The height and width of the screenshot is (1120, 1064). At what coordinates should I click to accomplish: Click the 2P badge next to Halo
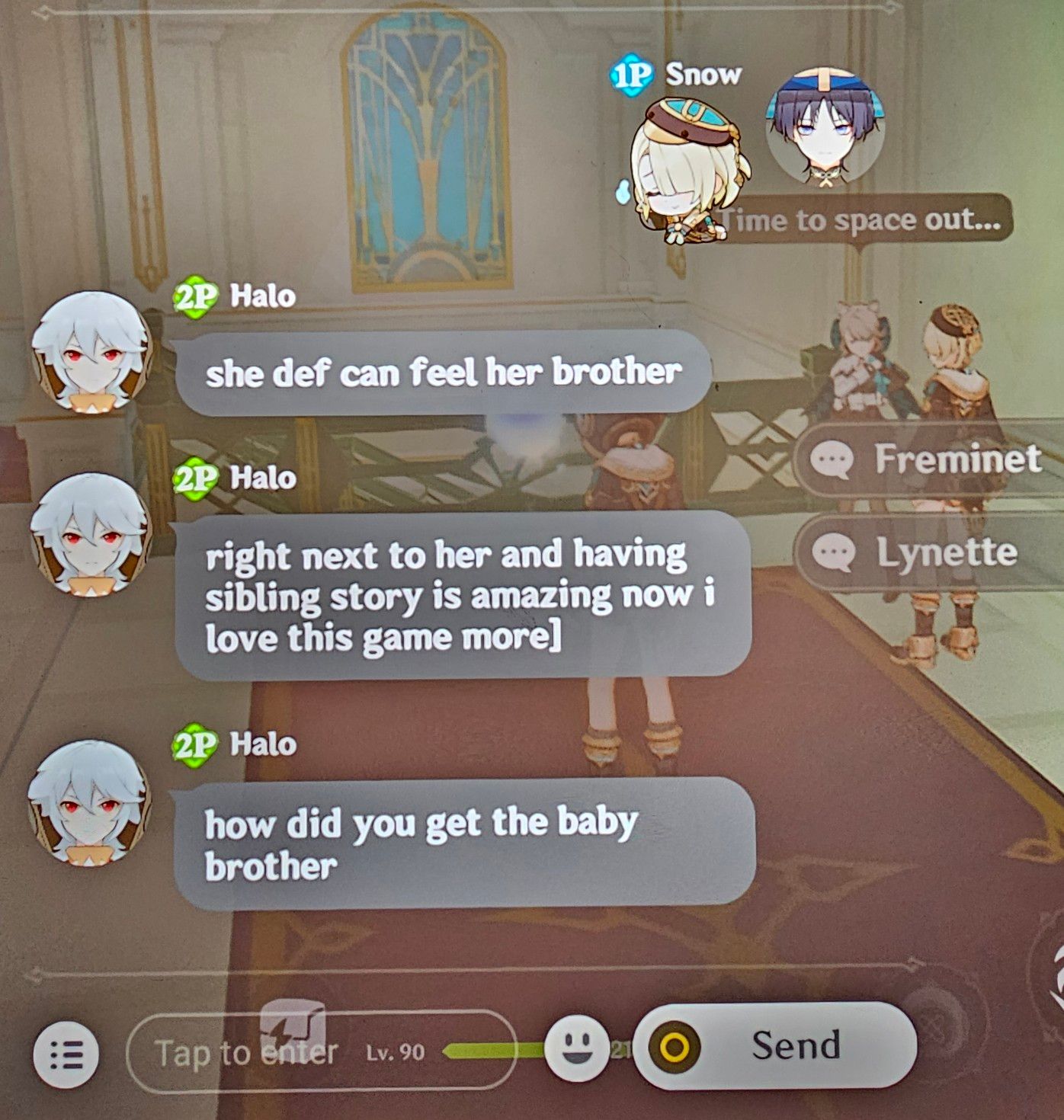click(x=194, y=296)
